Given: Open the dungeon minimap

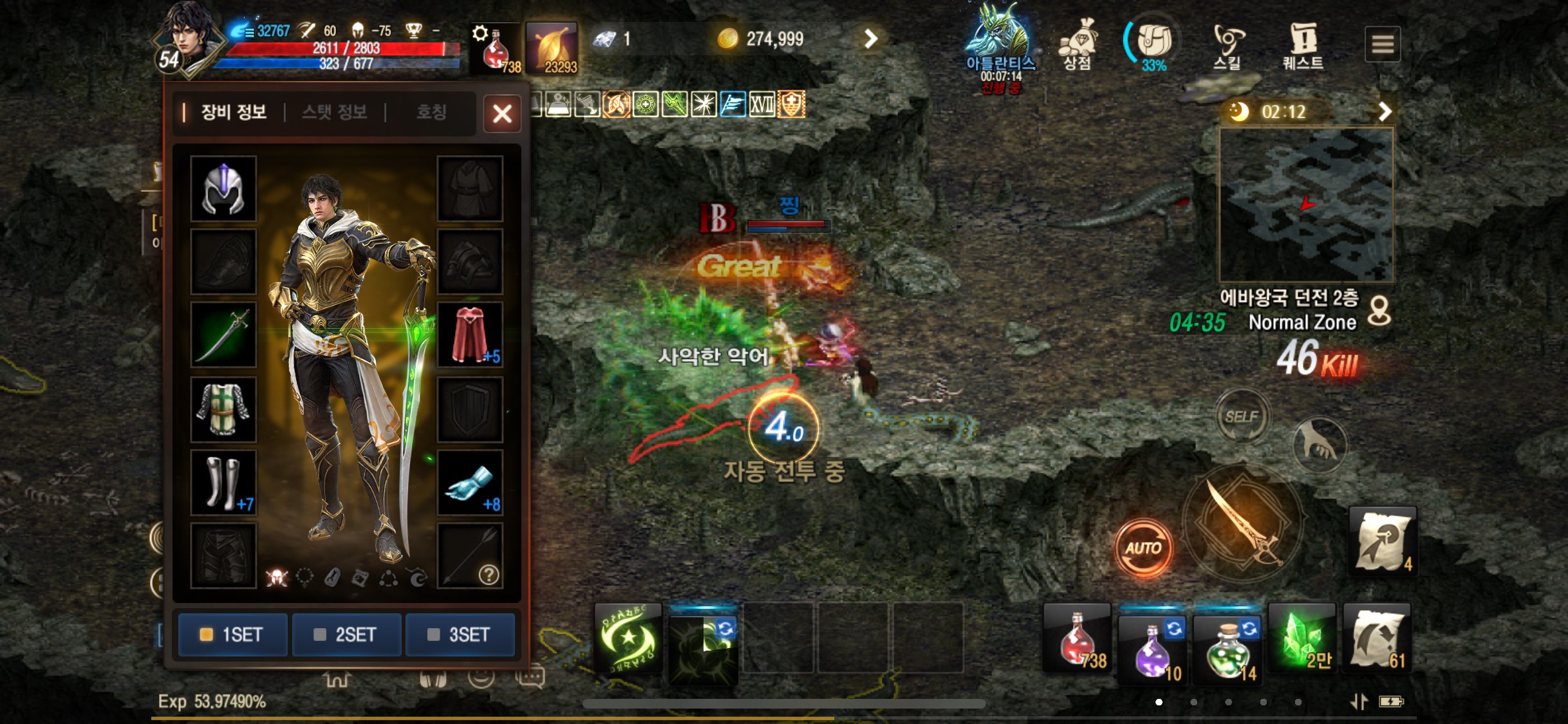Looking at the screenshot, I should [1307, 205].
